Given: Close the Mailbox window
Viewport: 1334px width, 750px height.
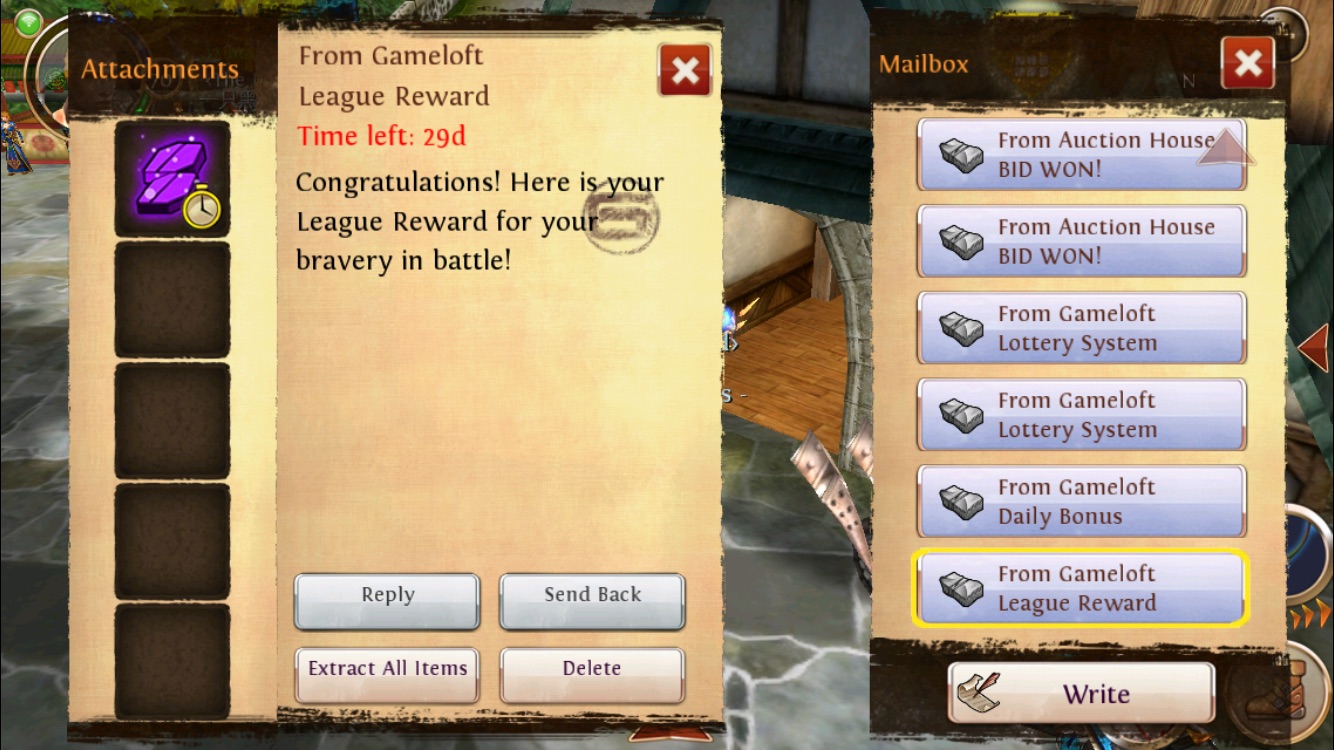Looking at the screenshot, I should pyautogui.click(x=1248, y=64).
